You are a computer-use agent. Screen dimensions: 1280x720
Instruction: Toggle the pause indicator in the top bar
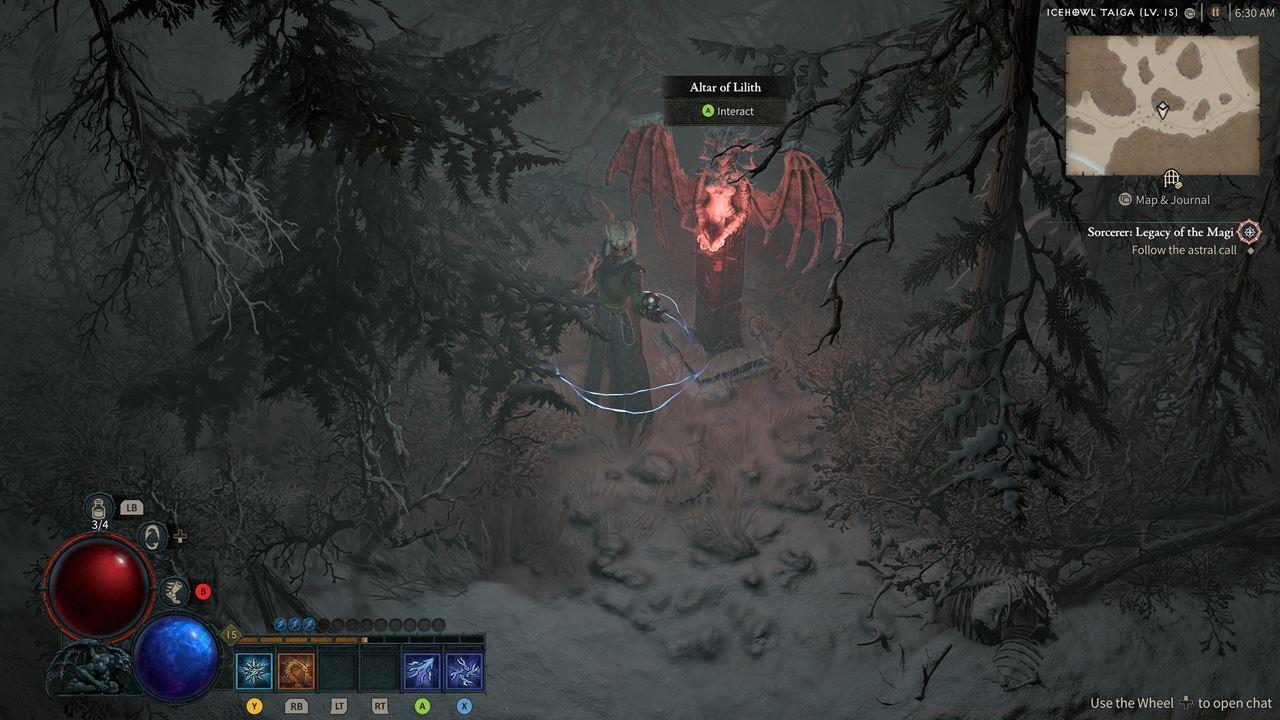1215,13
